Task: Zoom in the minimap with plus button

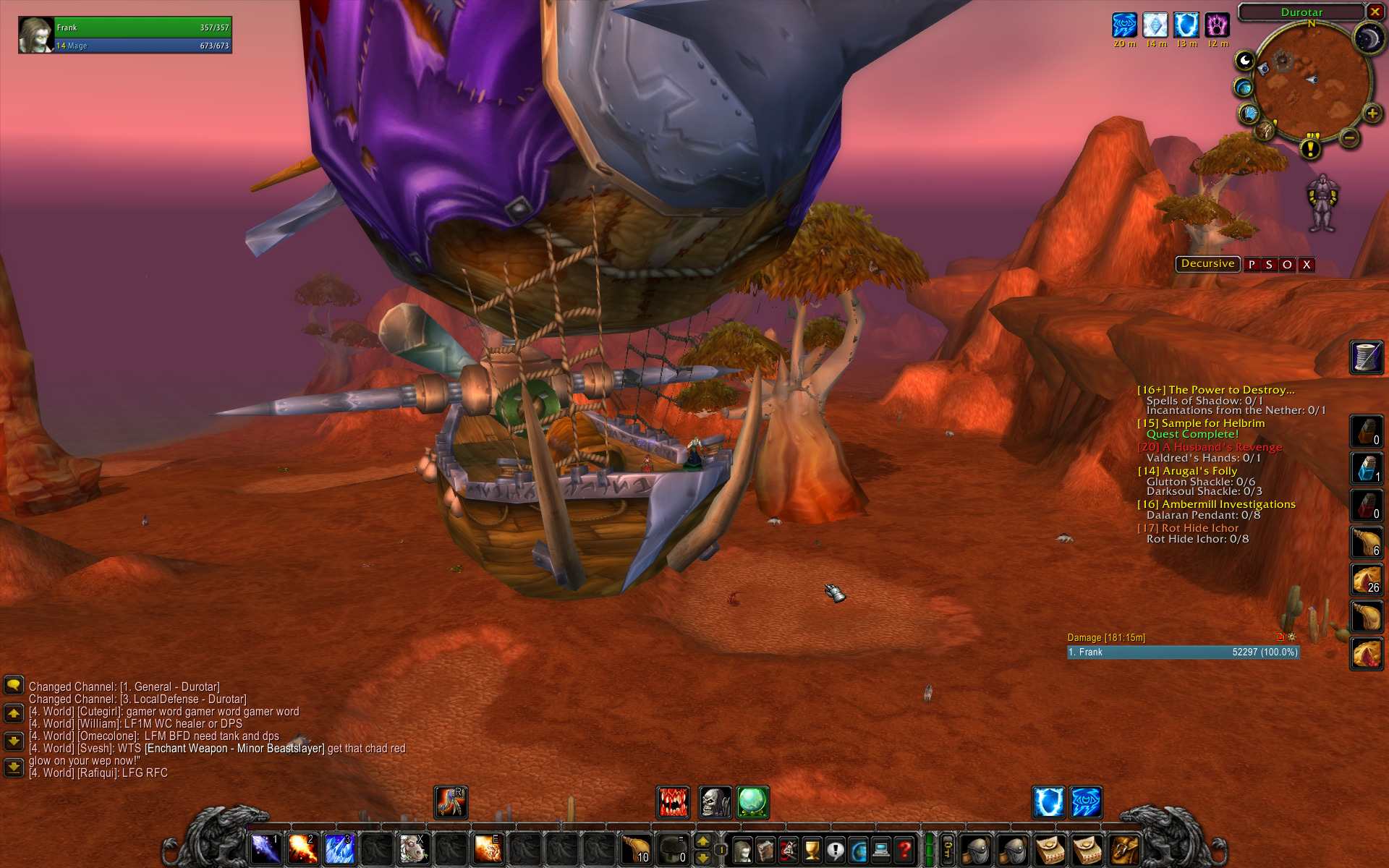Action: (x=1372, y=114)
